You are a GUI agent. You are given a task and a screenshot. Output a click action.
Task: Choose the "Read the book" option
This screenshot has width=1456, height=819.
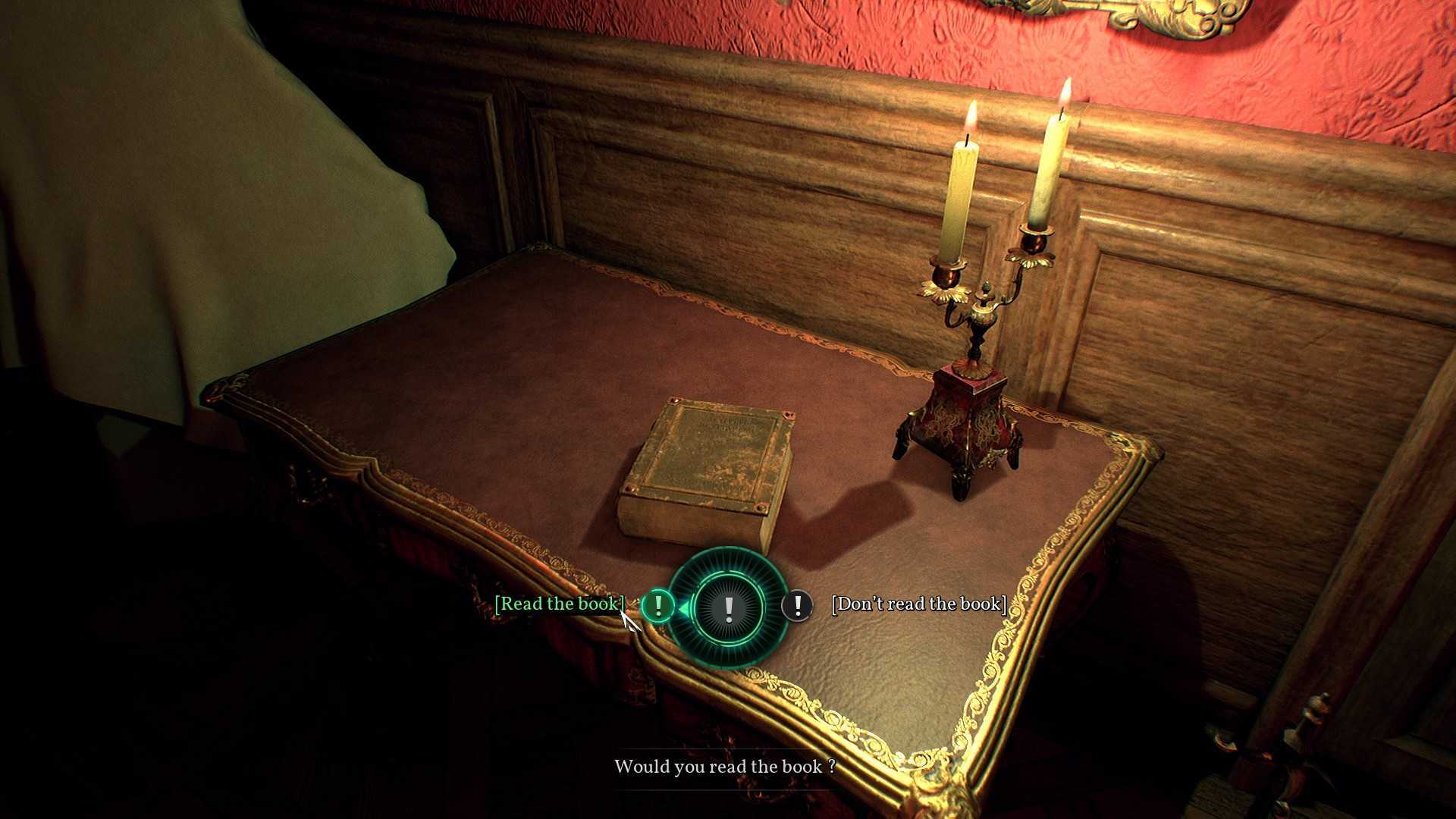click(x=559, y=604)
